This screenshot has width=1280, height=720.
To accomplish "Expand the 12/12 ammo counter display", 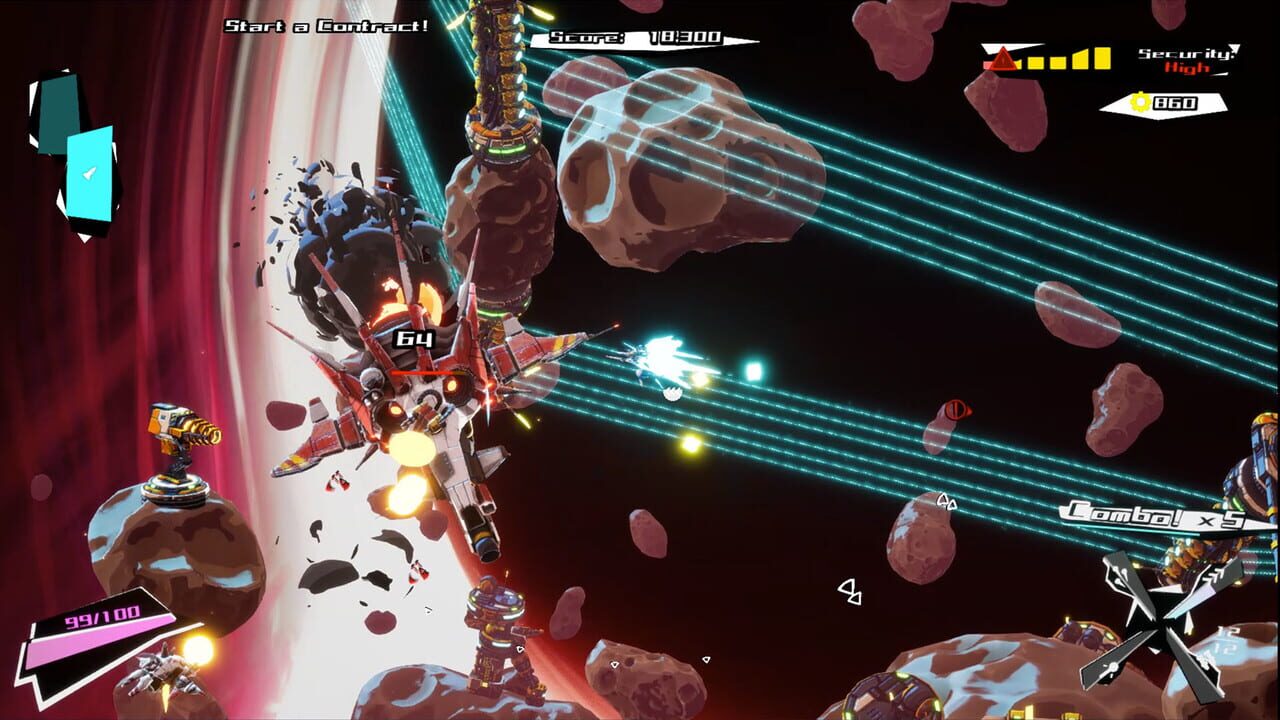I will [x=1225, y=640].
